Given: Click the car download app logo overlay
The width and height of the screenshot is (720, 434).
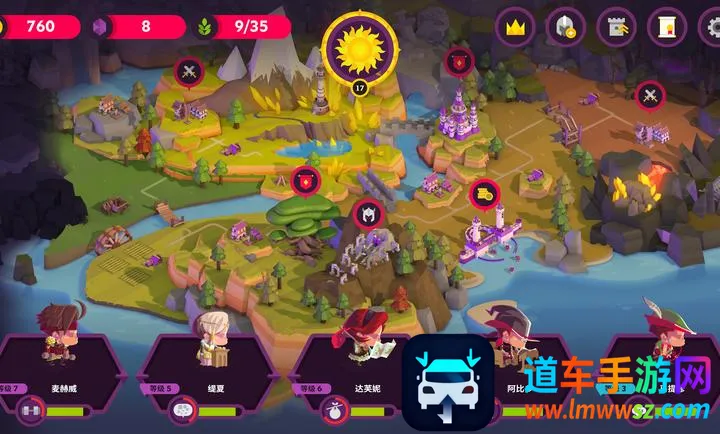Looking at the screenshot, I should (447, 382).
